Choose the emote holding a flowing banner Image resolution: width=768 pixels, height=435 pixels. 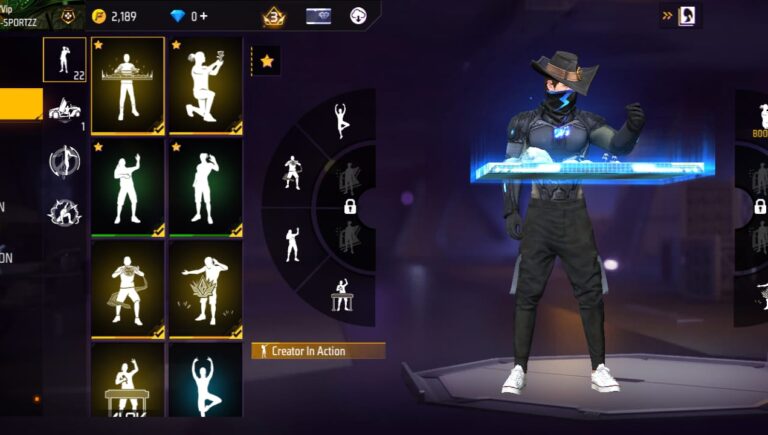[127, 289]
